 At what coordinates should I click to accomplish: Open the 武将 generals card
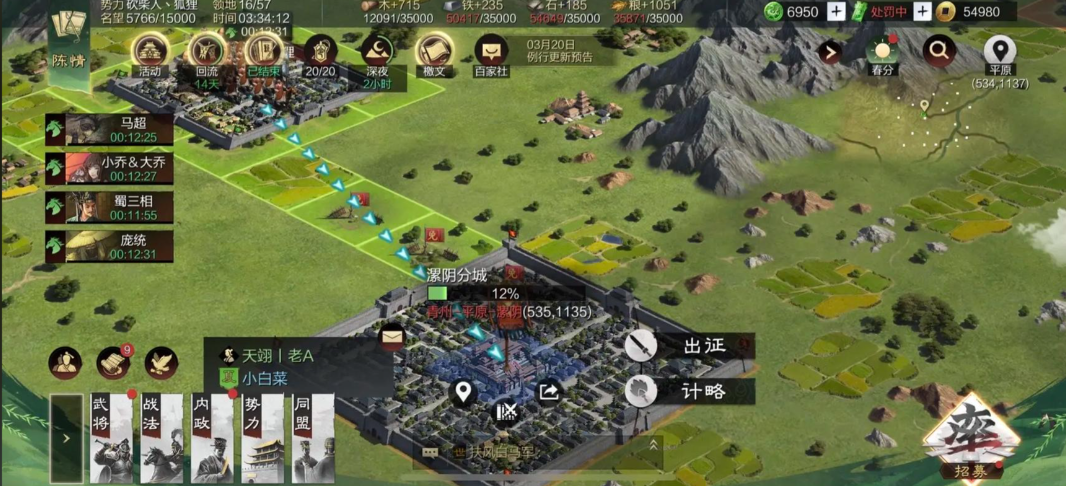(111, 438)
